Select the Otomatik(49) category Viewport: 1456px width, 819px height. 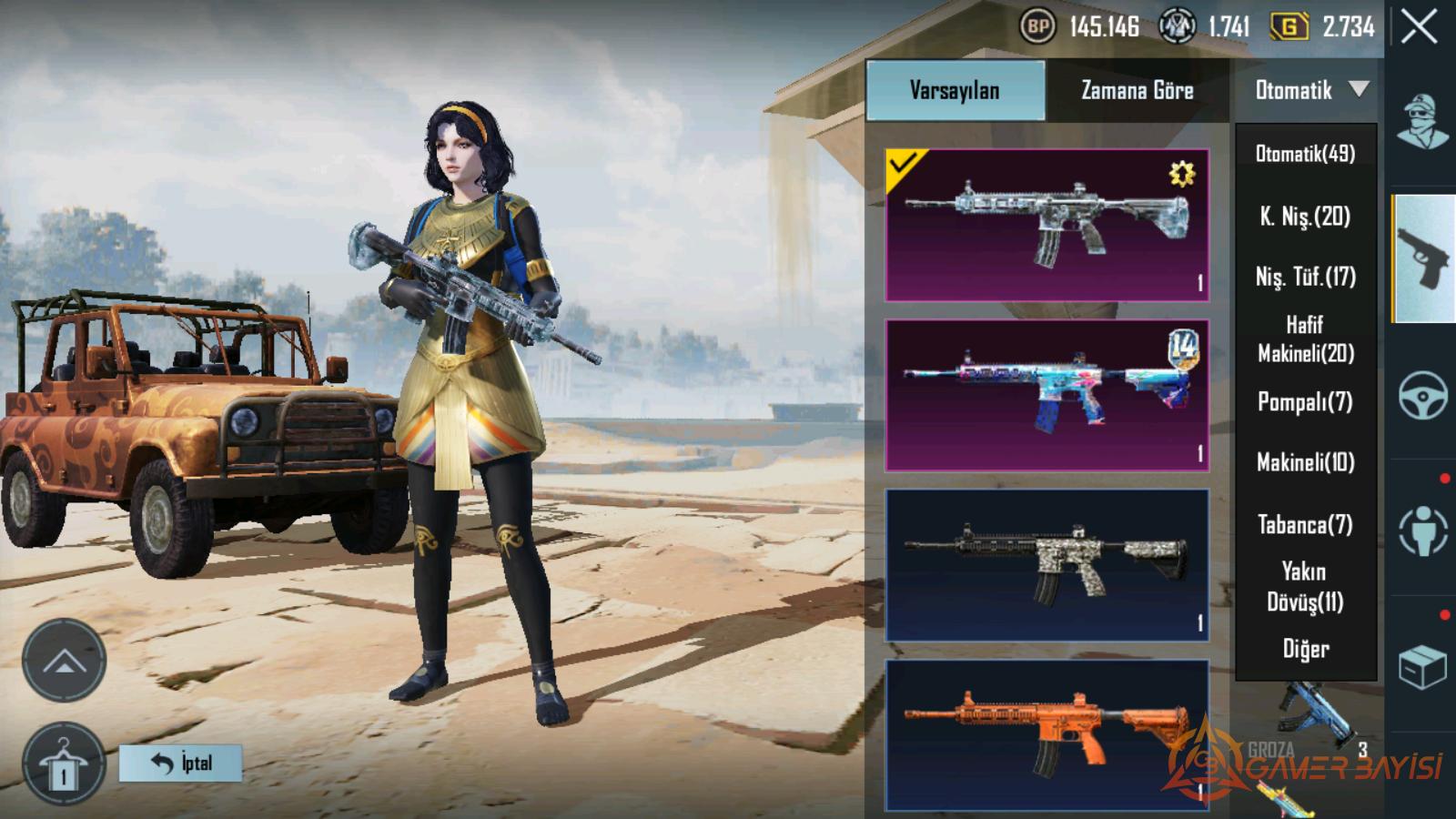pos(1305,154)
